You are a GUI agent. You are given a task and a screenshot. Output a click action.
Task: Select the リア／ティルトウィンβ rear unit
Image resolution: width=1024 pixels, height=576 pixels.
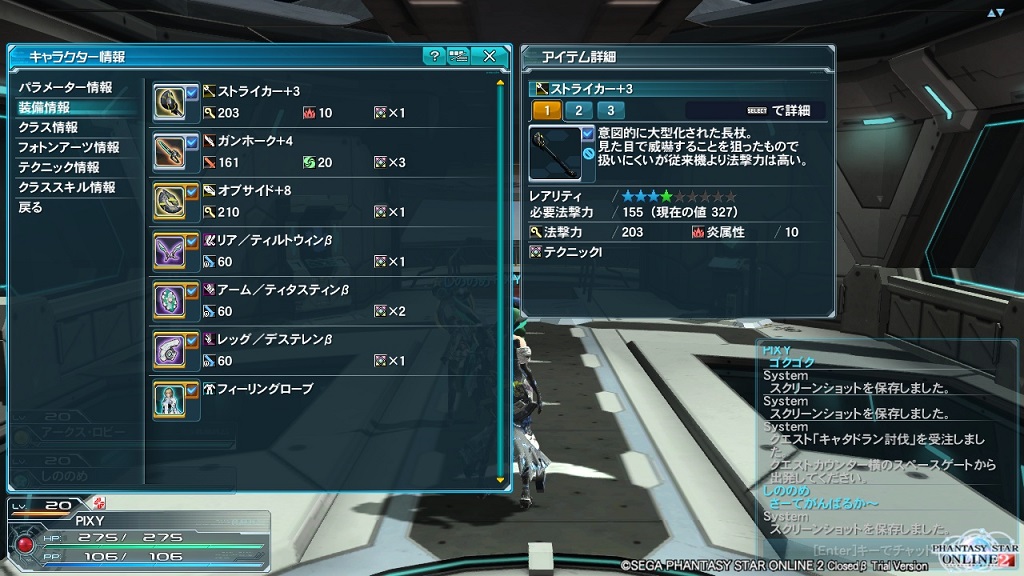320,251
